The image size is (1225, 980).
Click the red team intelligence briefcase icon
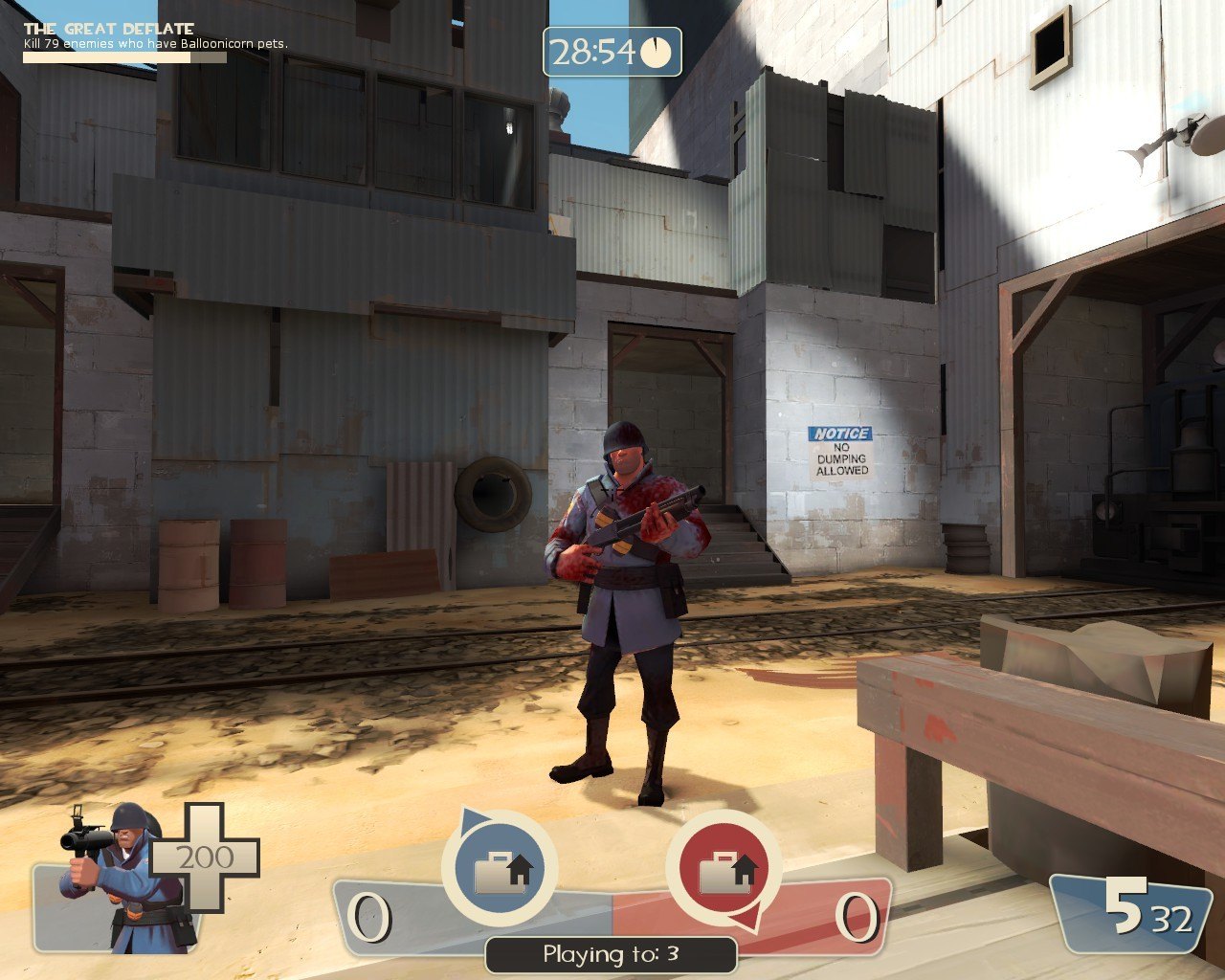pyautogui.click(x=724, y=869)
